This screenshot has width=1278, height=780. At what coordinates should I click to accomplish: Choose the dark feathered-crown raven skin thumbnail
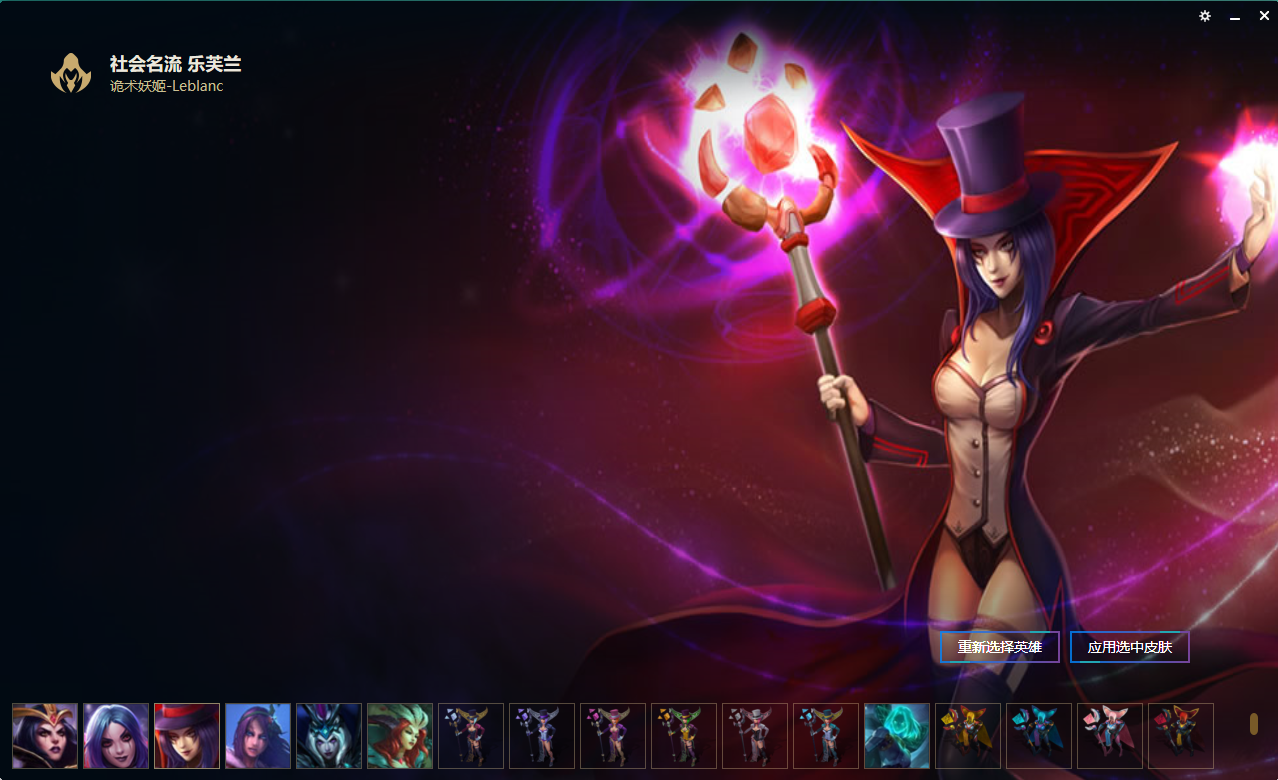(x=329, y=736)
